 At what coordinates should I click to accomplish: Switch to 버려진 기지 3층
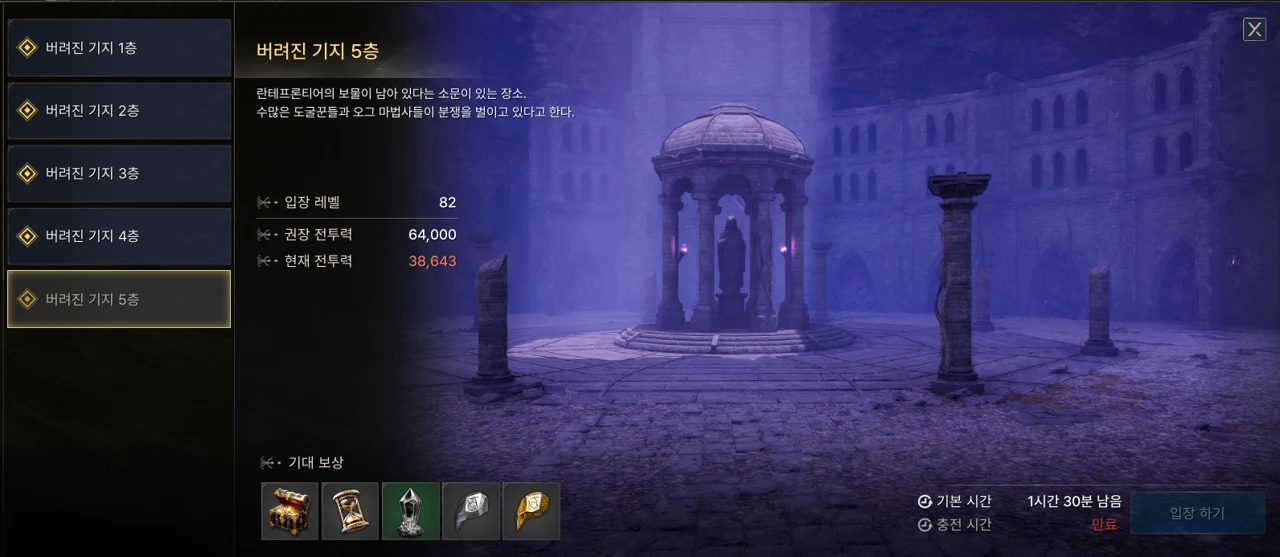tap(119, 174)
